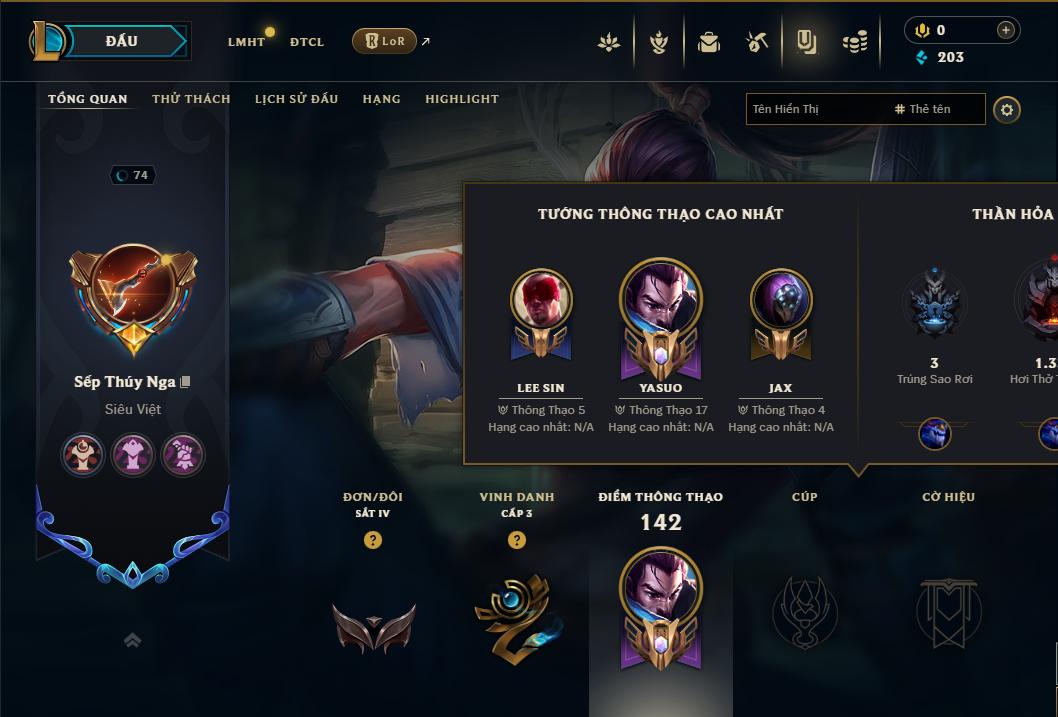
Task: Open the coin stack store icon
Action: (x=855, y=42)
